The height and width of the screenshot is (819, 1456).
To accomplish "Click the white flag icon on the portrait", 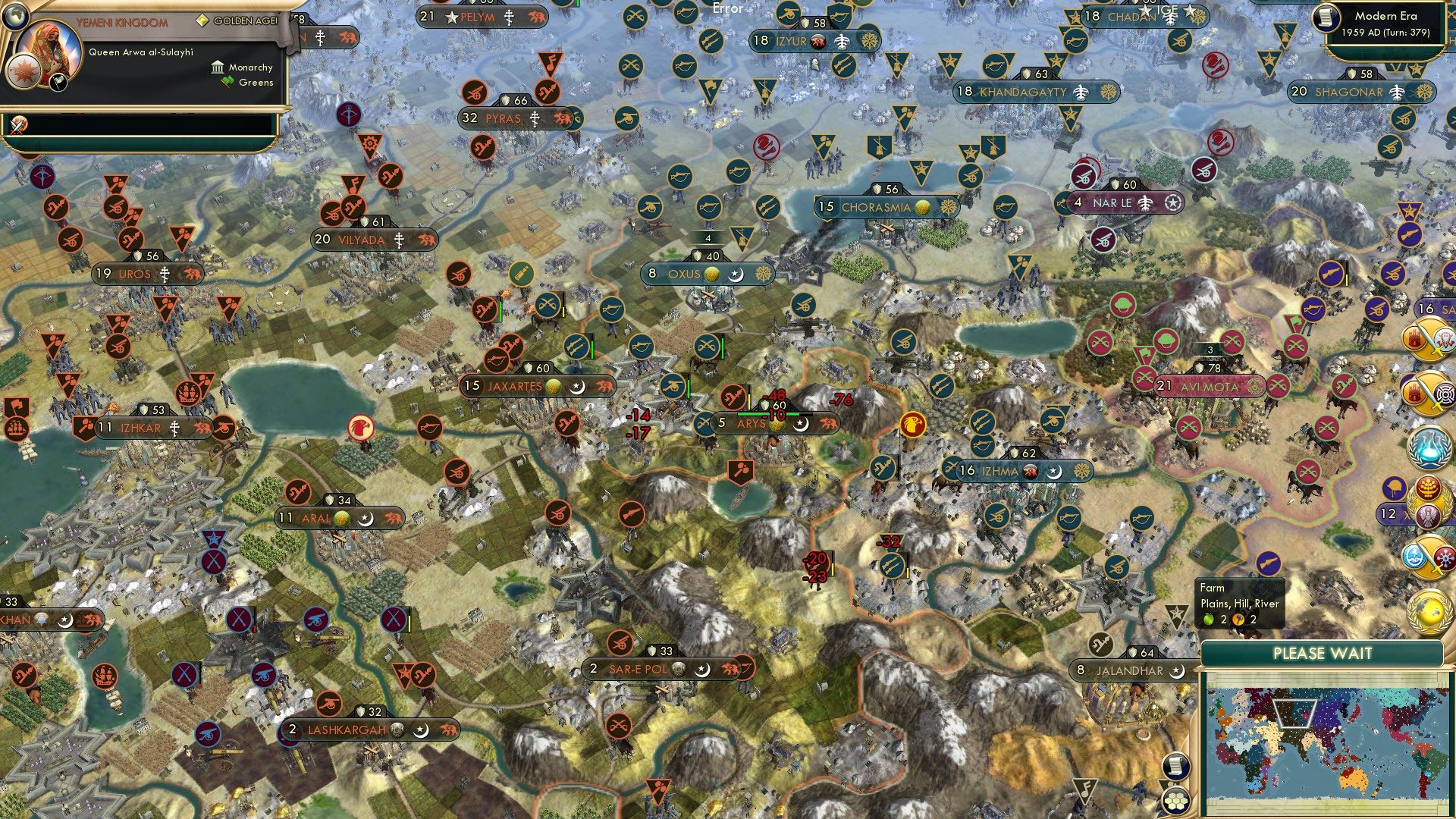I will tap(58, 83).
